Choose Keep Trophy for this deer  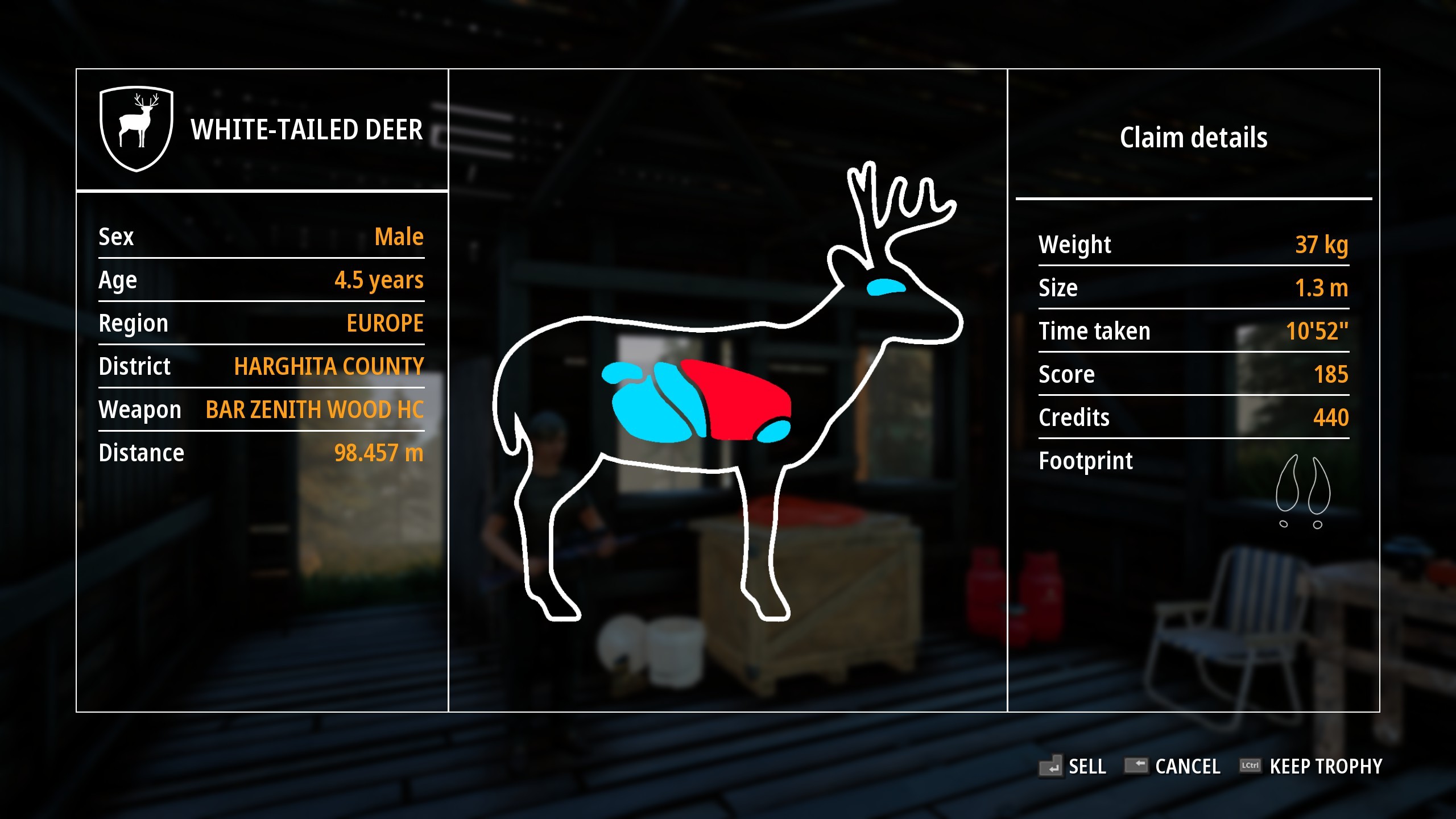click(1313, 766)
